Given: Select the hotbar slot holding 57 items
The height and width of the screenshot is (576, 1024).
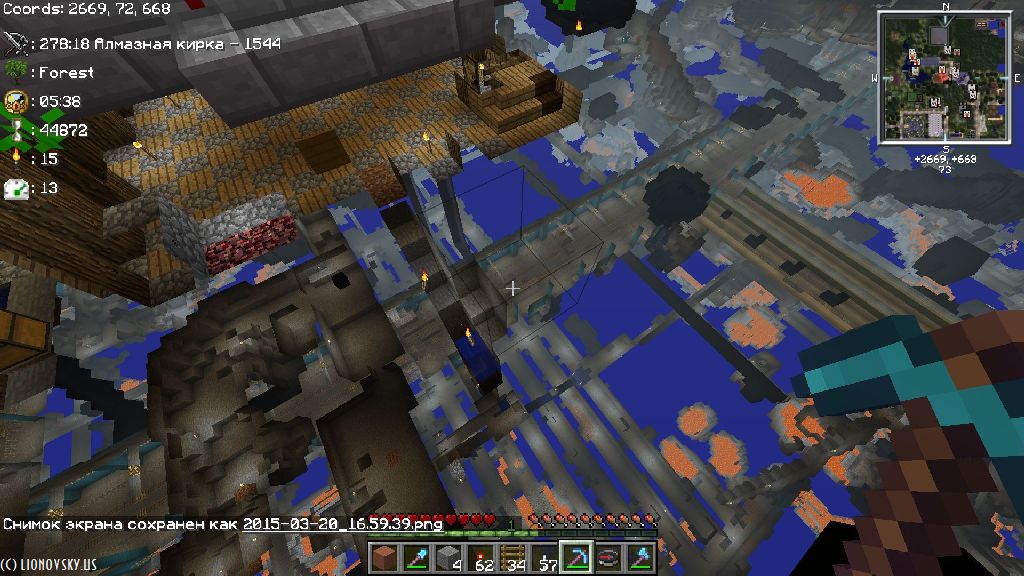Looking at the screenshot, I should click(x=546, y=557).
